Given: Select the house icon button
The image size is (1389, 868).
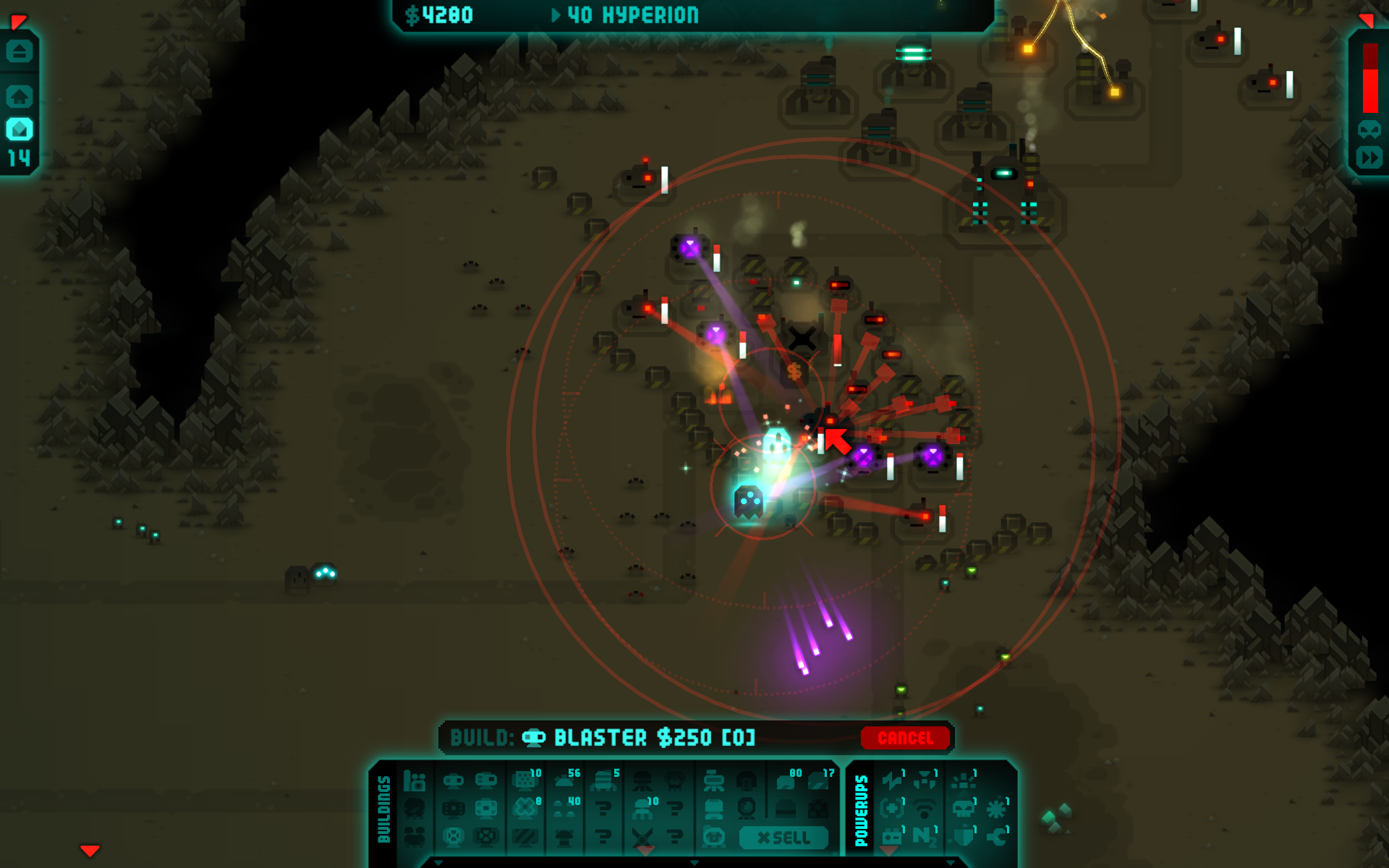Looking at the screenshot, I should coord(20,96).
